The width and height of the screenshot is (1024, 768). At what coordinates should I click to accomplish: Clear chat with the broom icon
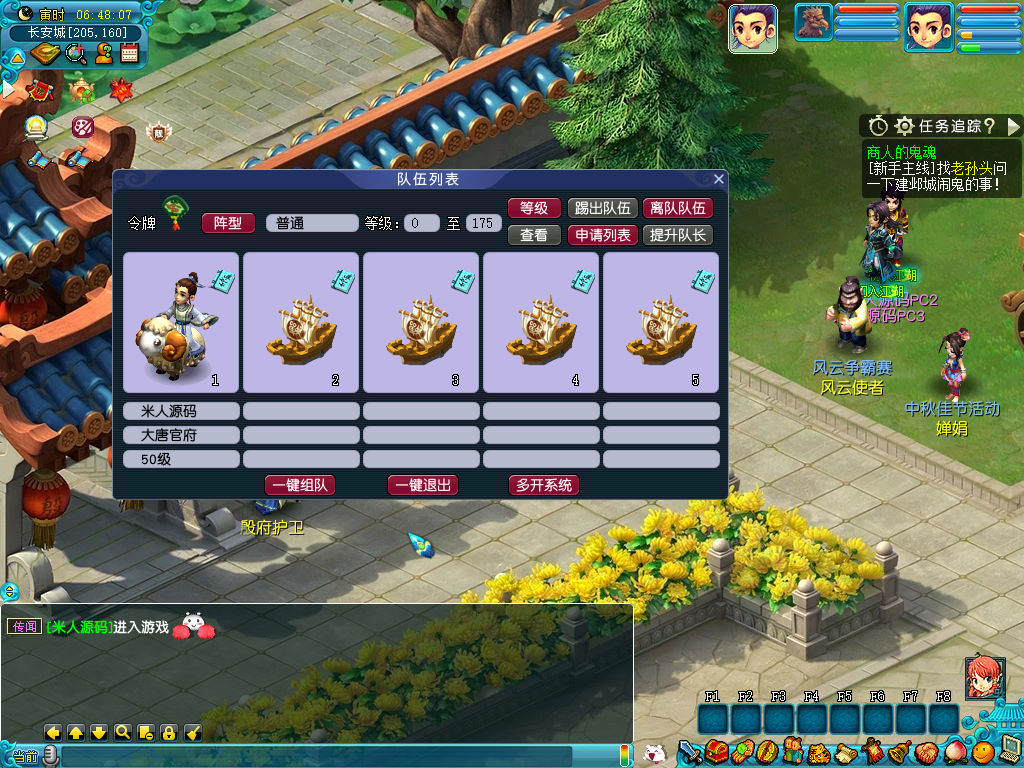pos(193,732)
